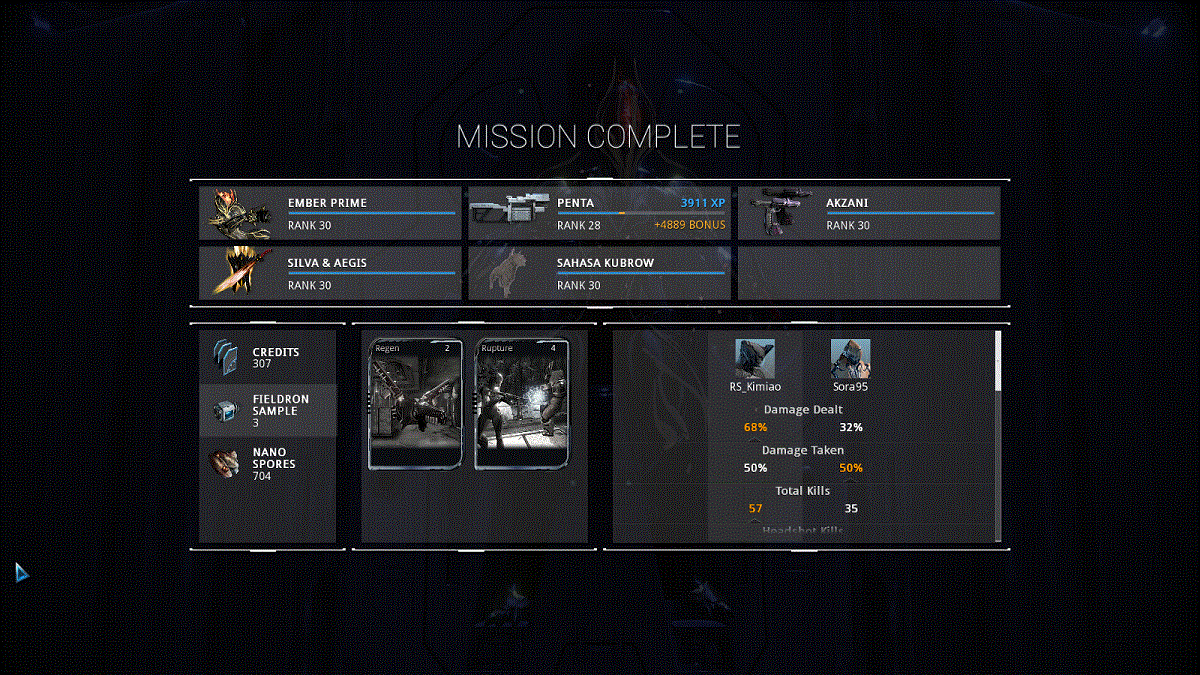Image resolution: width=1200 pixels, height=675 pixels.
Task: Select the Akzani weapon panel
Action: [x=868, y=213]
